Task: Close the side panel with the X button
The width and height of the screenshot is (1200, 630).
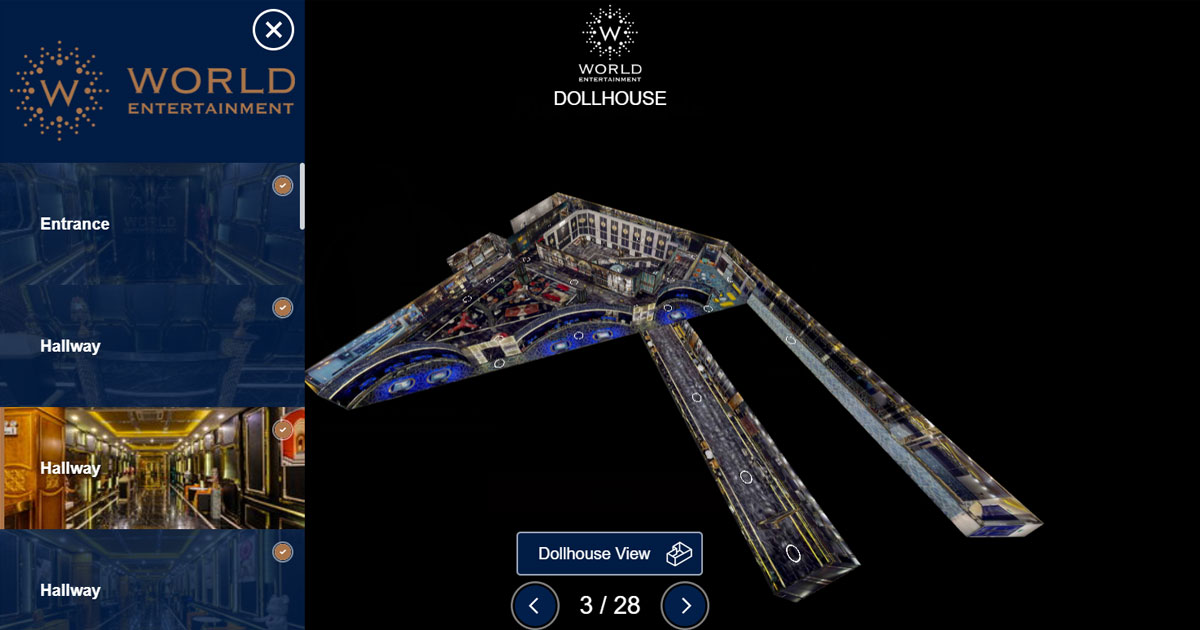Action: click(273, 29)
